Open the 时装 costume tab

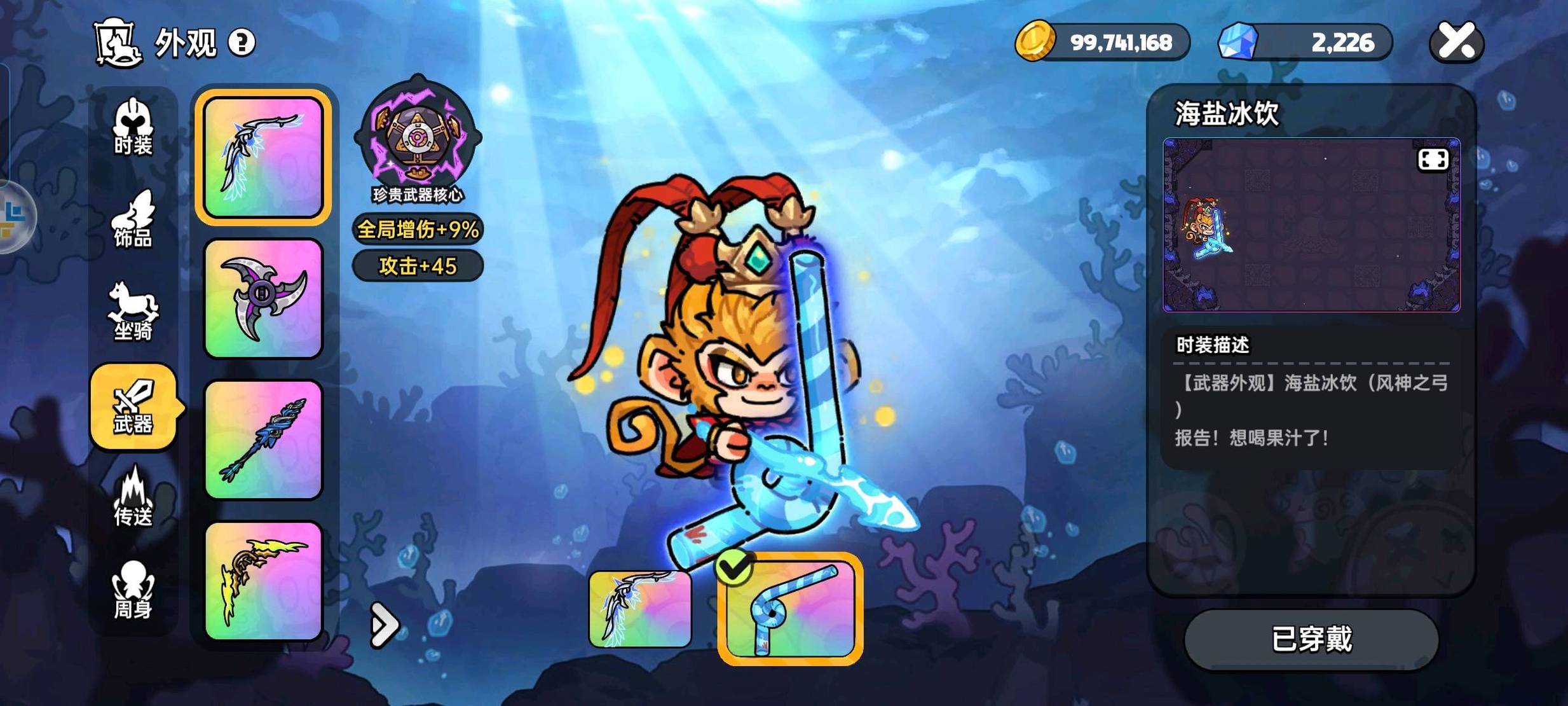133,127
